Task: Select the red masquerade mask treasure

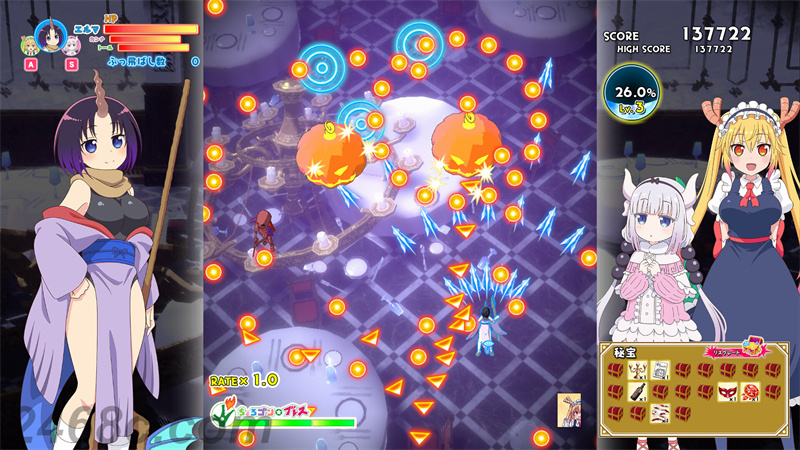Action: 727,391
